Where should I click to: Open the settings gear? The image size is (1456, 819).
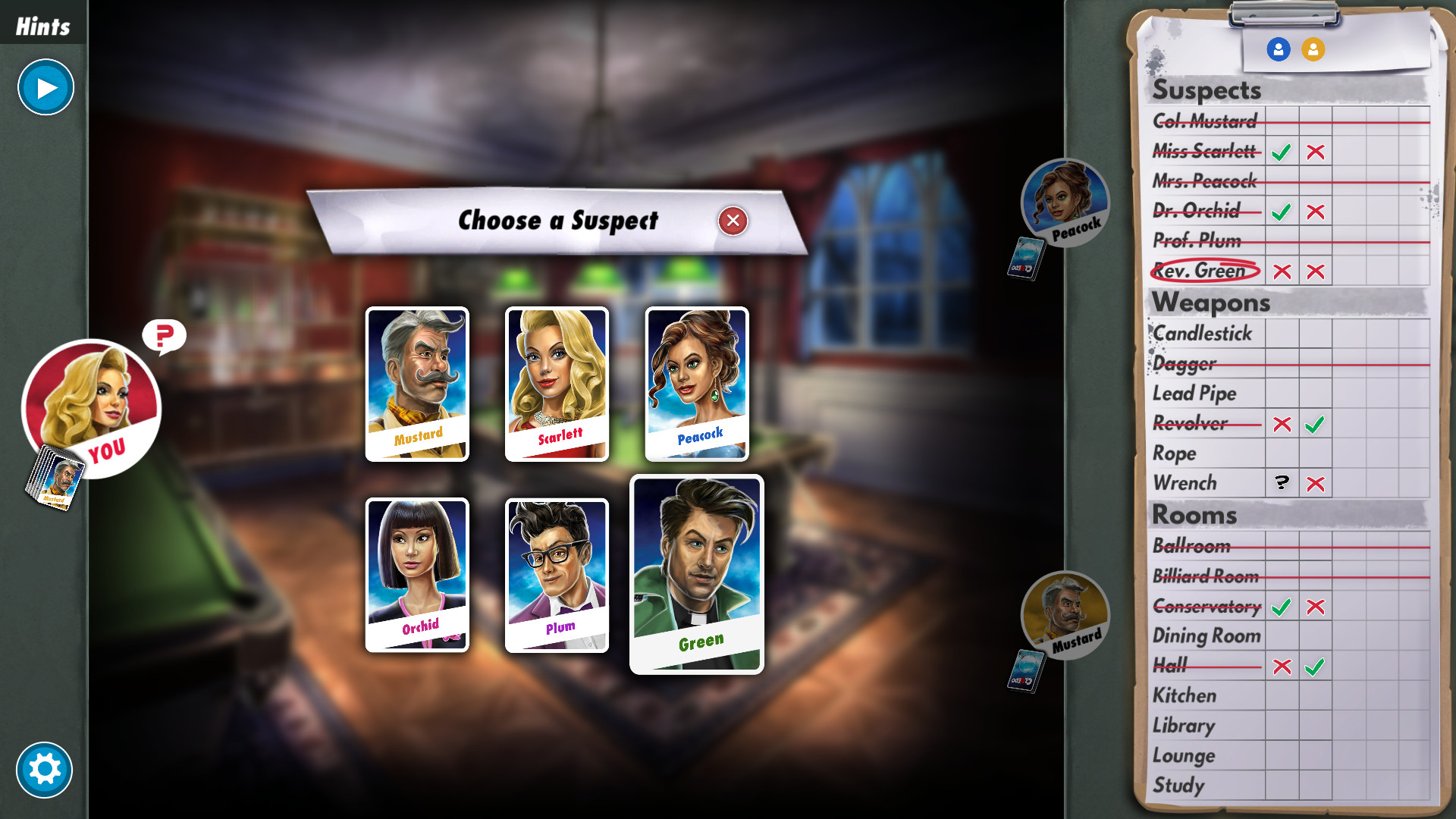pyautogui.click(x=45, y=769)
